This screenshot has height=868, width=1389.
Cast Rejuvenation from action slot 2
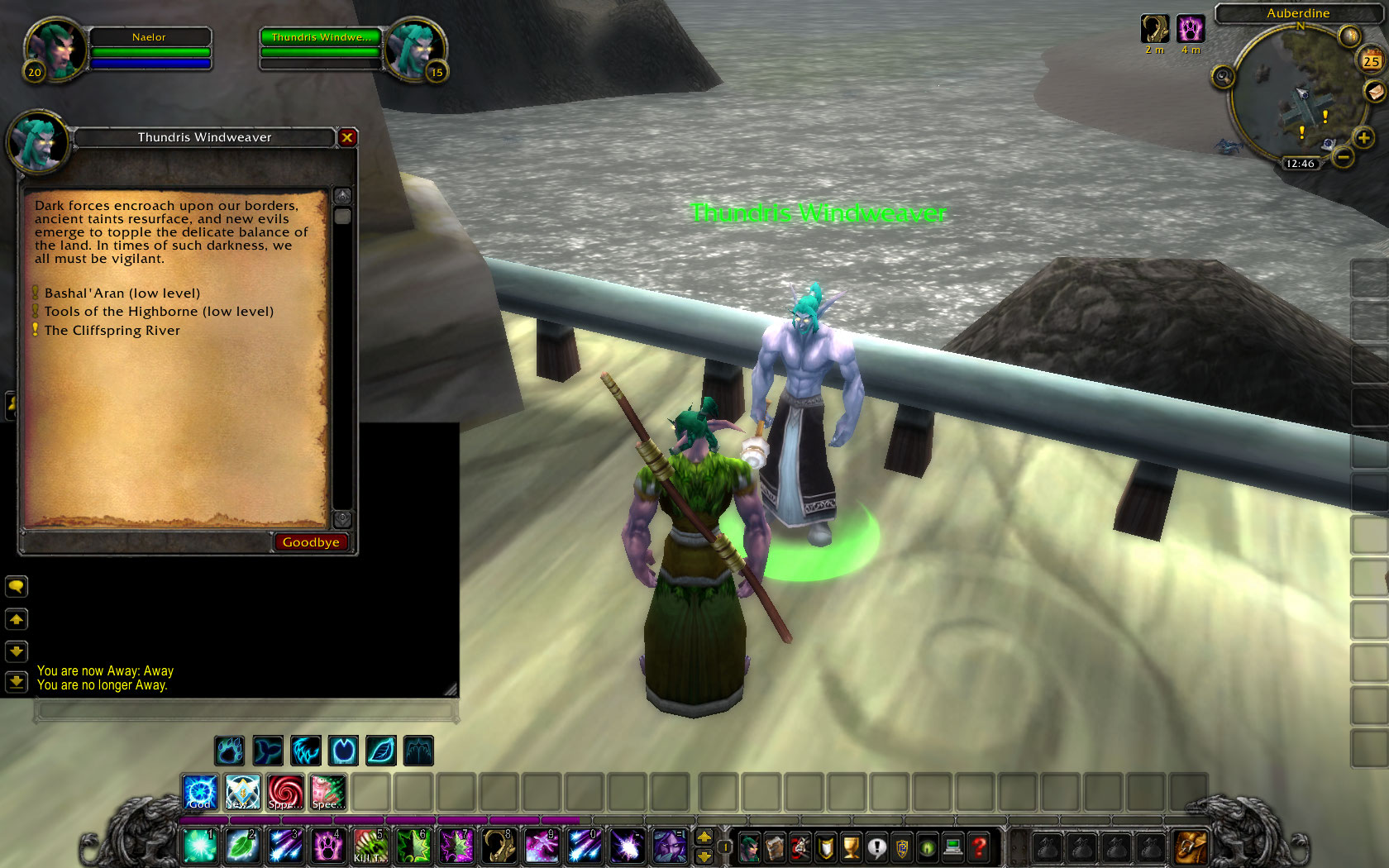click(242, 846)
